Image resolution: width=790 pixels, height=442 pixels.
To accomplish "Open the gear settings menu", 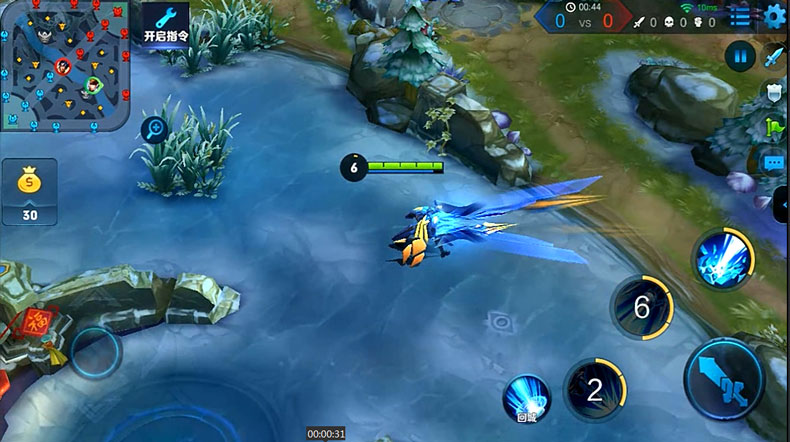I will click(x=774, y=16).
